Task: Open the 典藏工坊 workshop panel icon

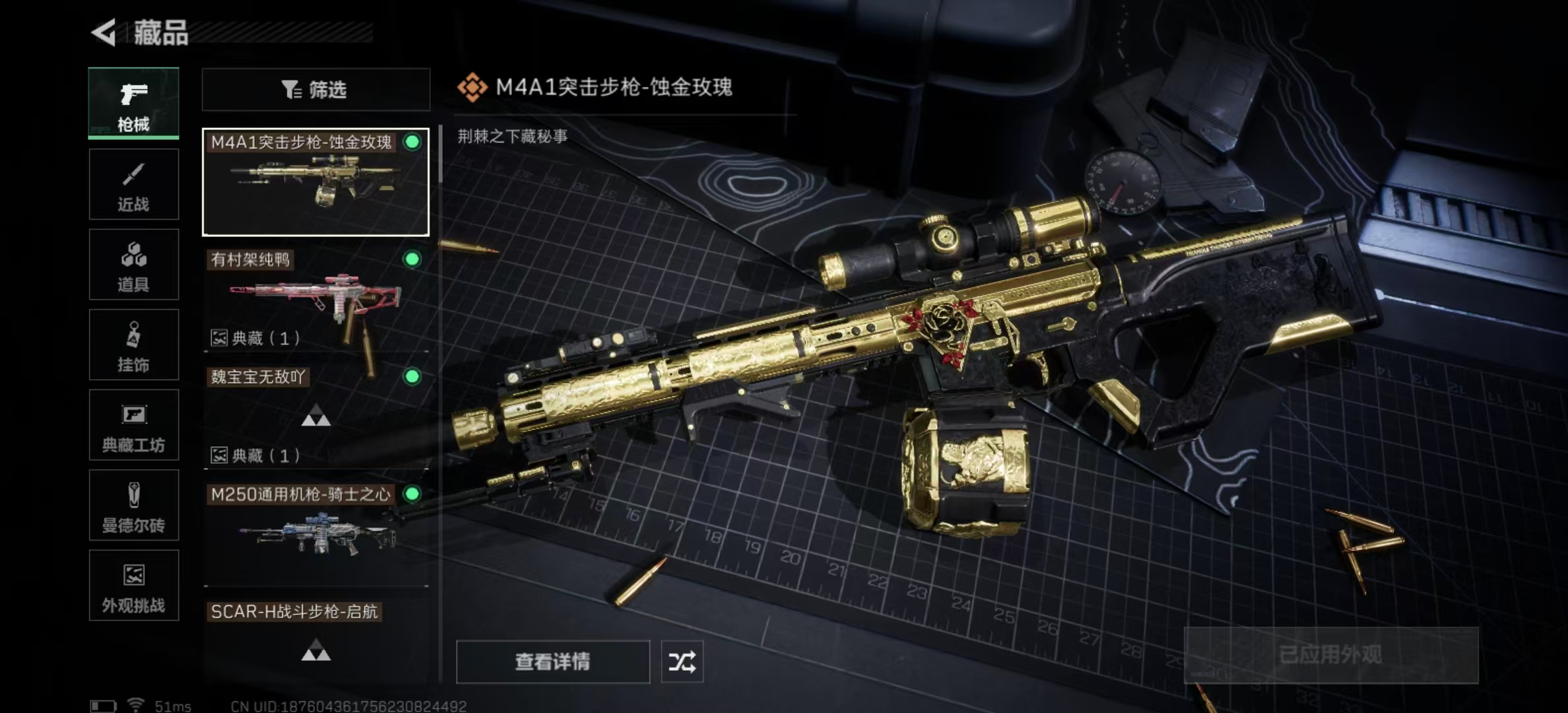Action: pos(133,425)
